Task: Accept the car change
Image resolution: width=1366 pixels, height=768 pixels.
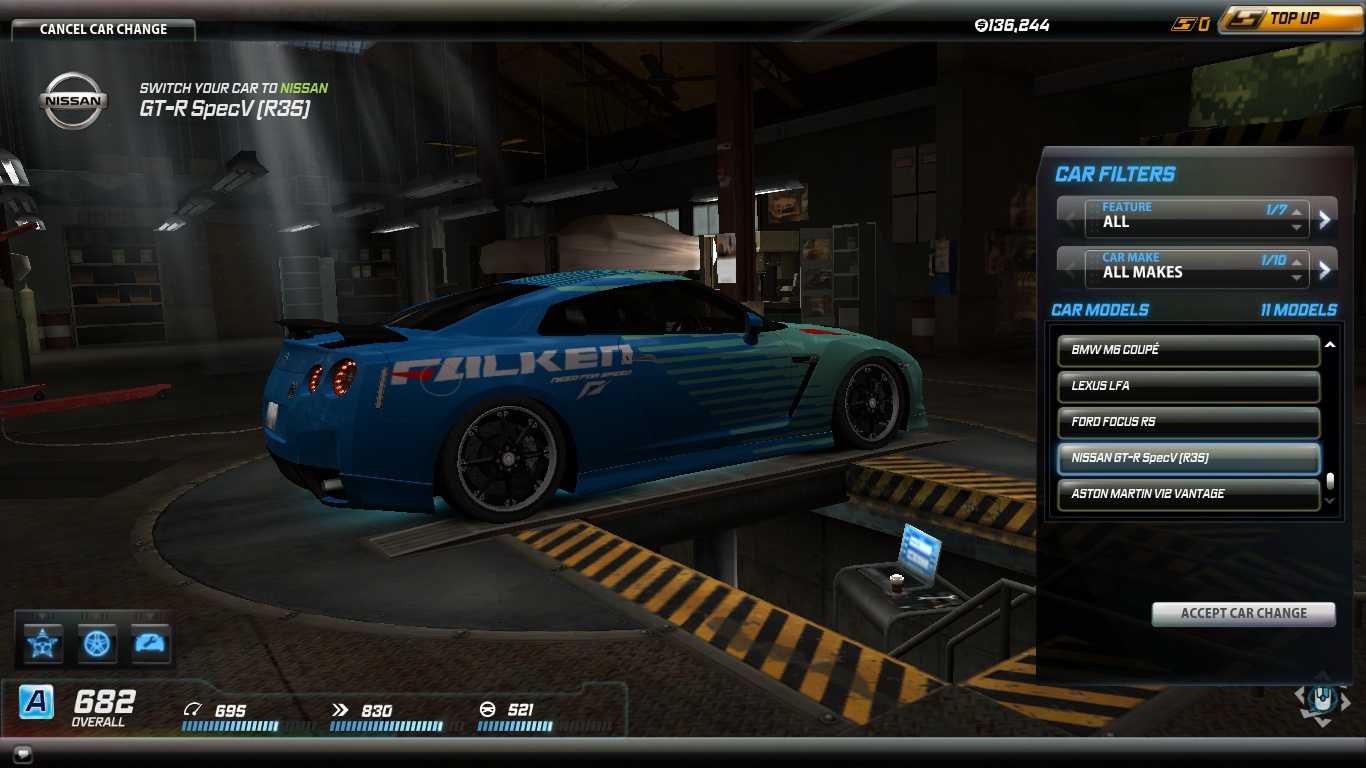Action: pyautogui.click(x=1243, y=613)
